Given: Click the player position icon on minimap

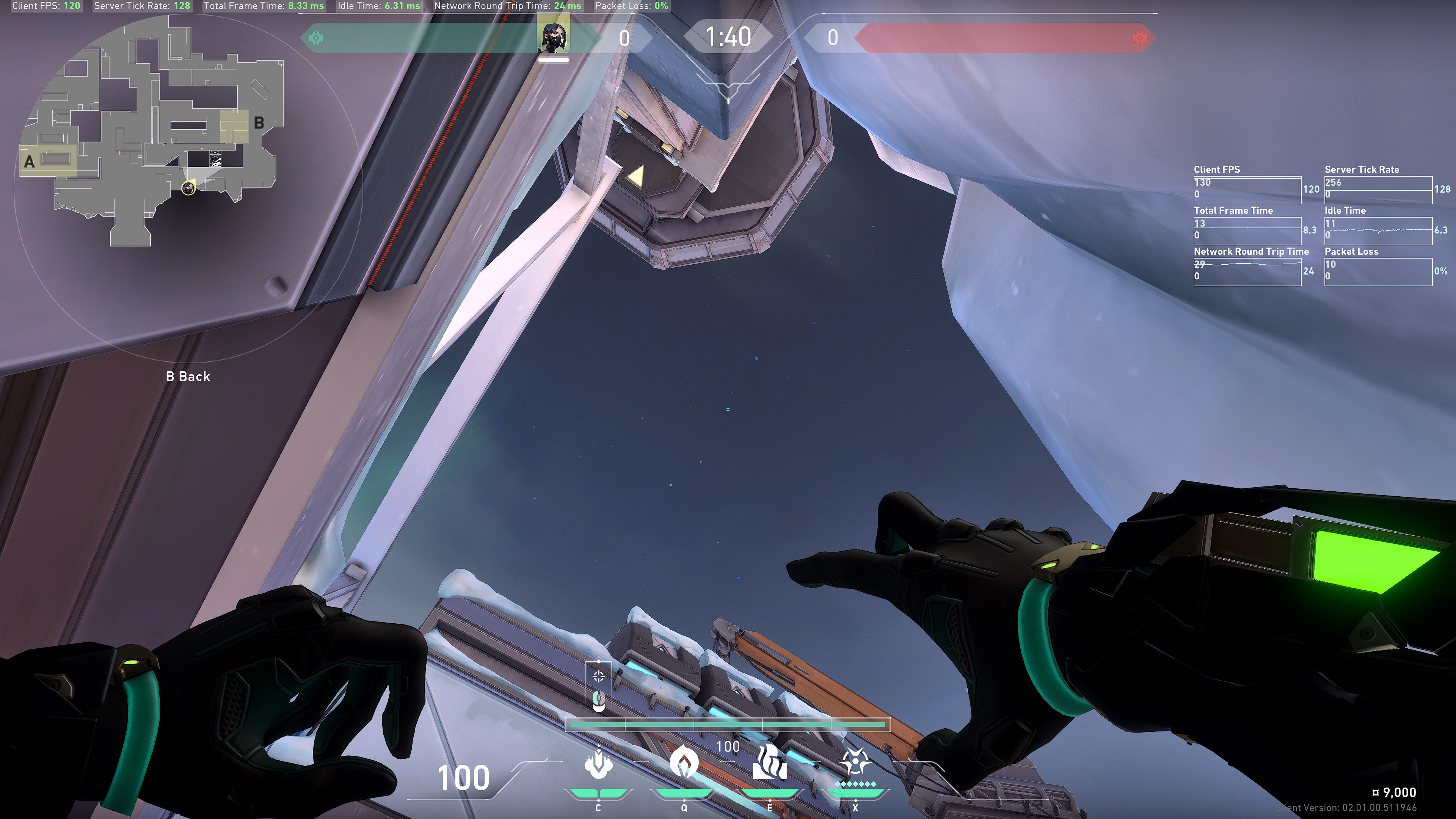Looking at the screenshot, I should 188,187.
